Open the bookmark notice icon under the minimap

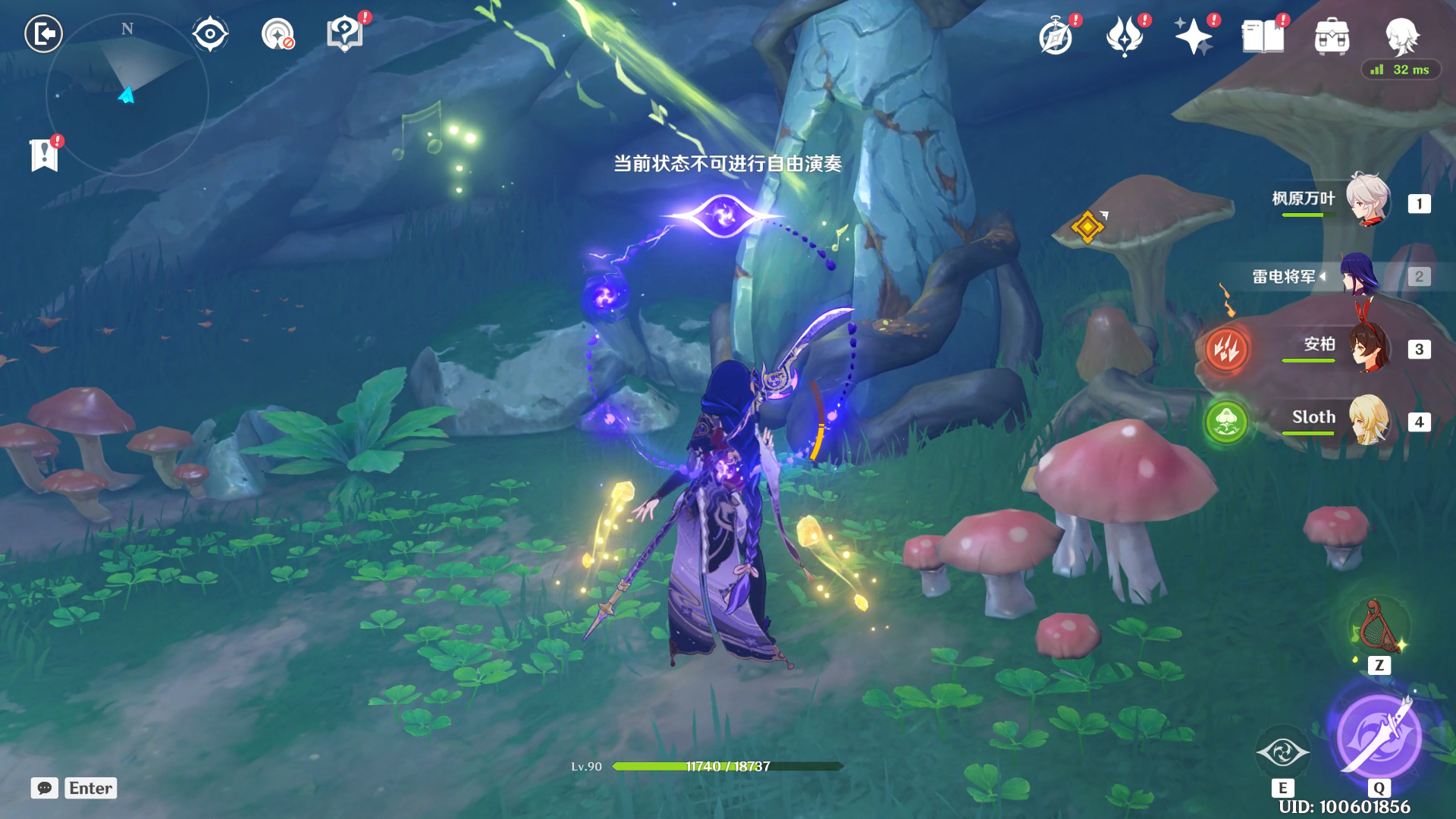[45, 155]
